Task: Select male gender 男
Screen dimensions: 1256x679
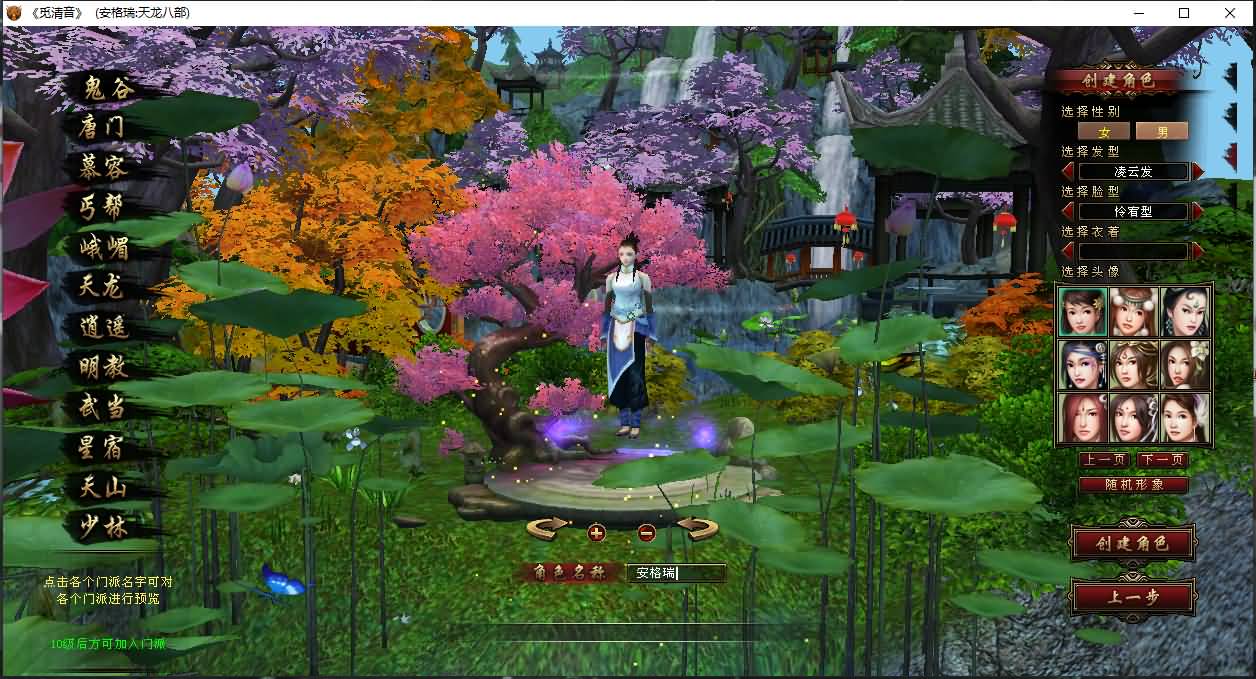Action: point(1162,131)
